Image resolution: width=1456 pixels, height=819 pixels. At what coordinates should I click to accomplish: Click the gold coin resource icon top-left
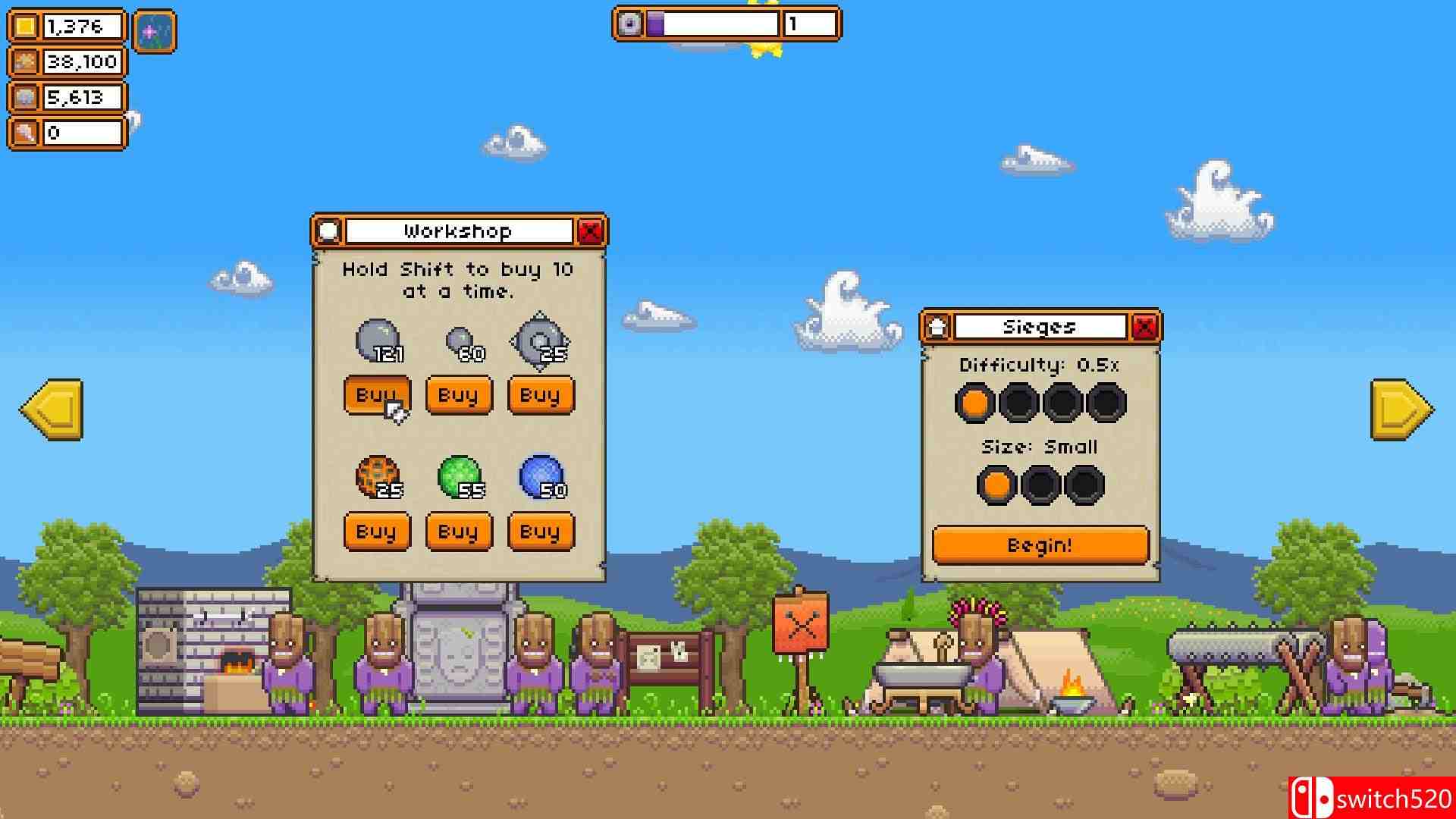pos(27,26)
